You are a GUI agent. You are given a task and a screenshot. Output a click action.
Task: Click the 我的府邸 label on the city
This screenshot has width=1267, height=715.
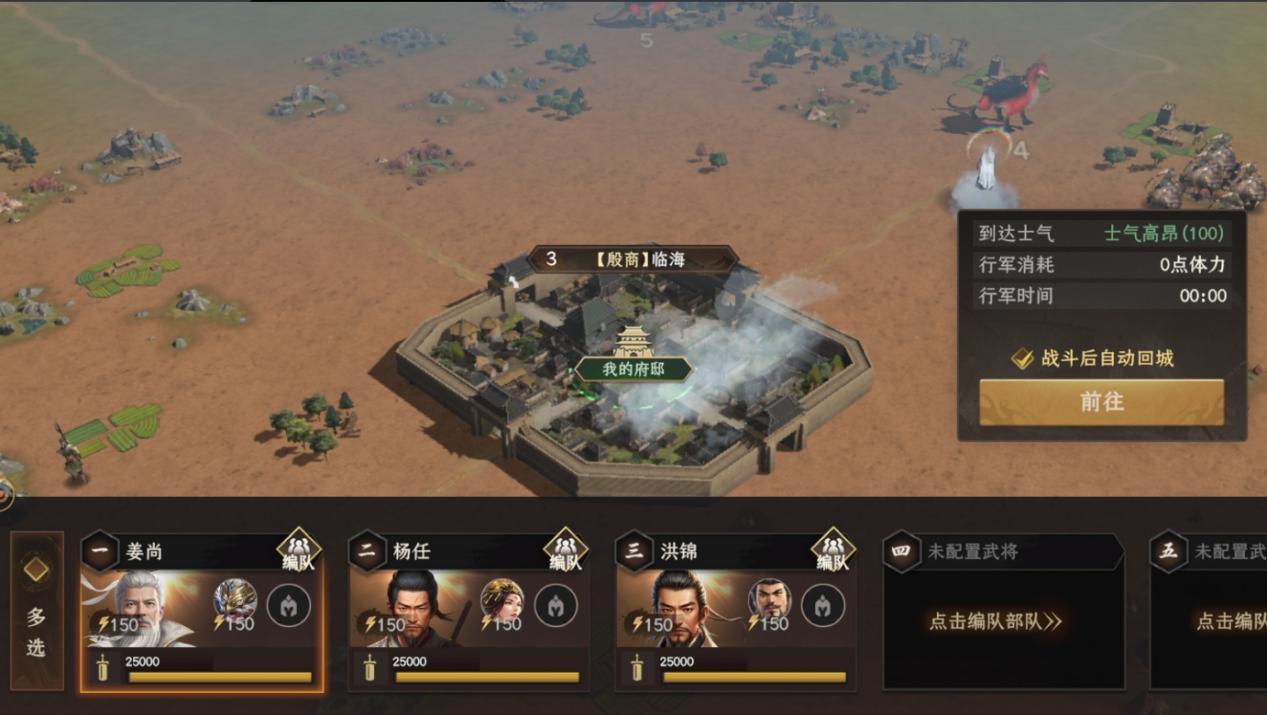[x=633, y=369]
